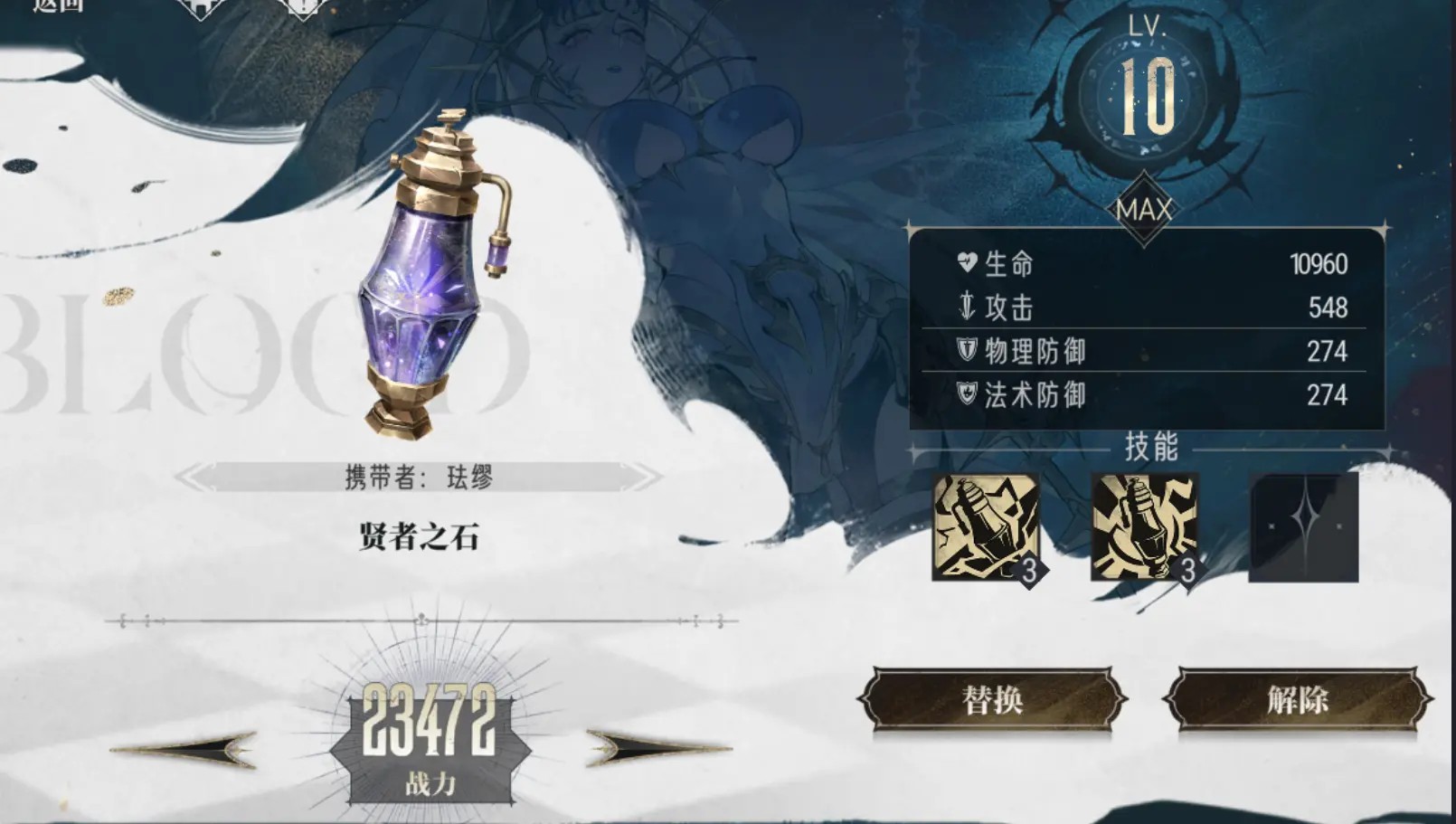Open the exclamation mark notification diamond icon

303,7
